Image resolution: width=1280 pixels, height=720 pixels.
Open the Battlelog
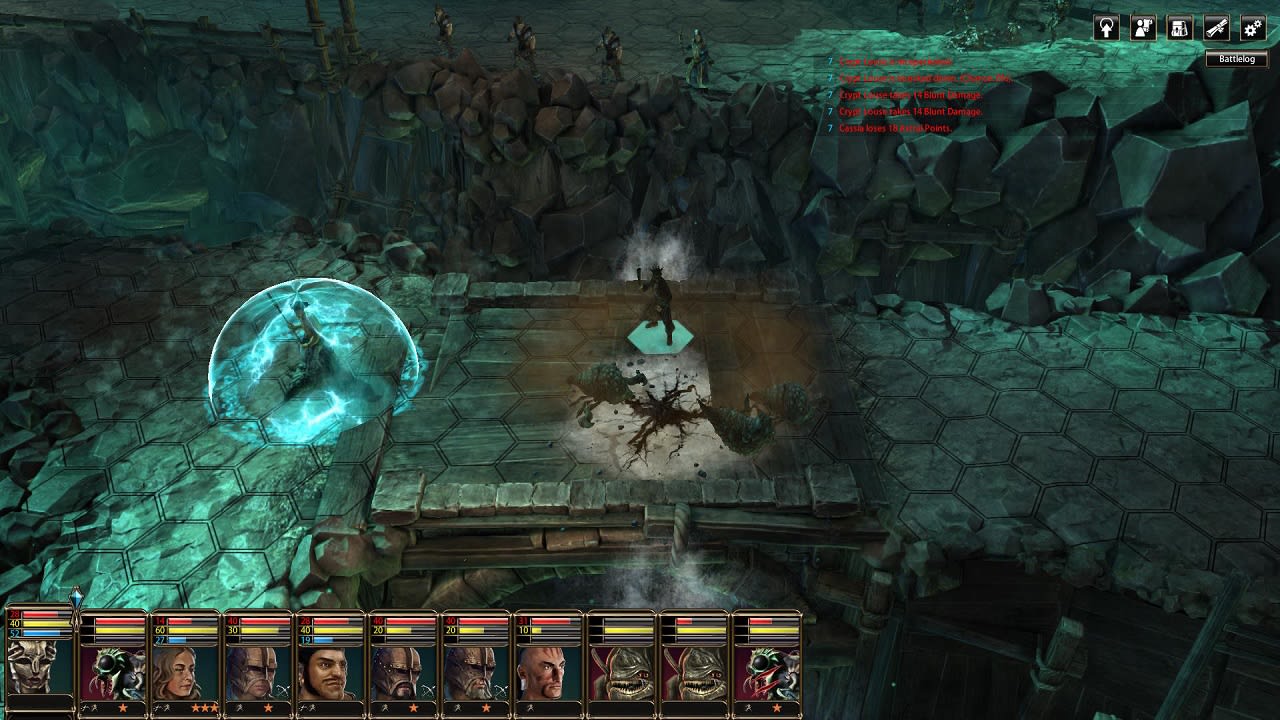[1237, 59]
